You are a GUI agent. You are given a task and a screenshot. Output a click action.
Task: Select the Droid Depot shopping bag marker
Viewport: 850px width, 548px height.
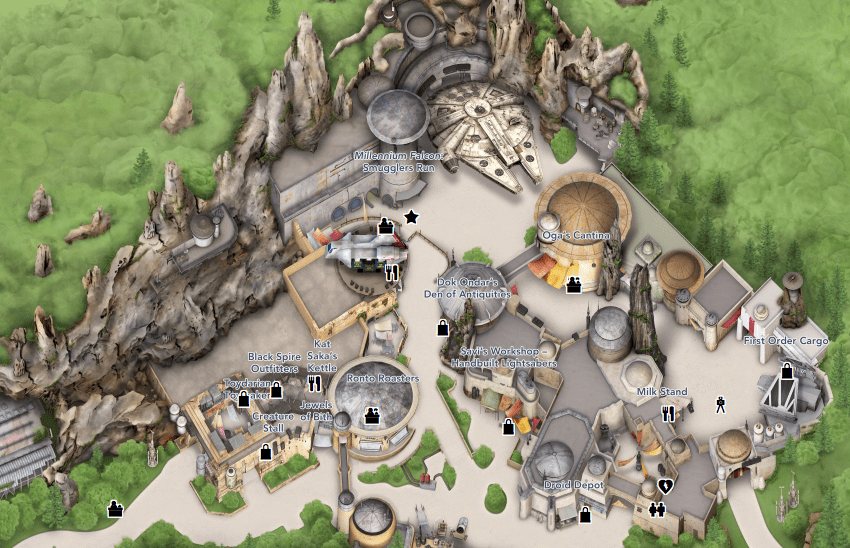(x=585, y=515)
